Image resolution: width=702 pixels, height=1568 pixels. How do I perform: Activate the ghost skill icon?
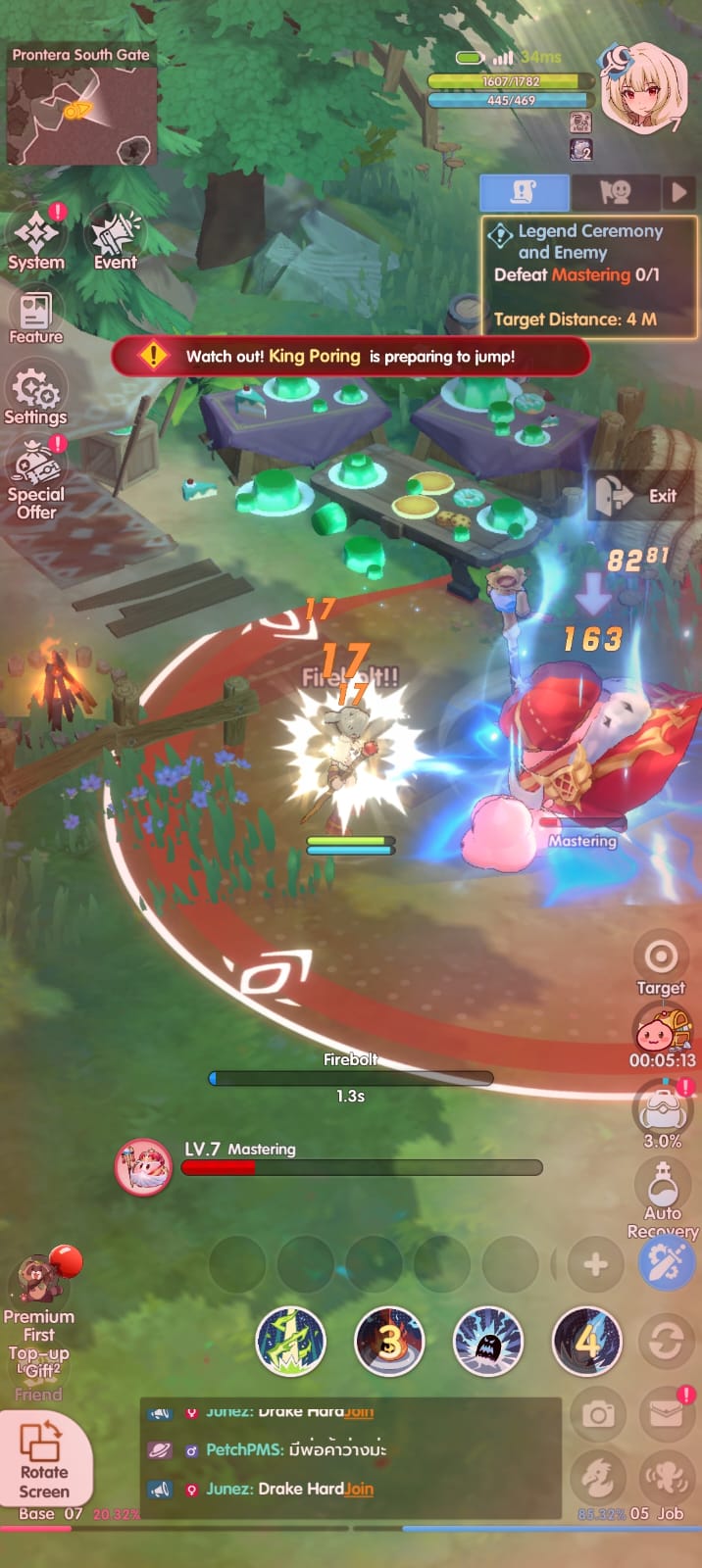487,1341
